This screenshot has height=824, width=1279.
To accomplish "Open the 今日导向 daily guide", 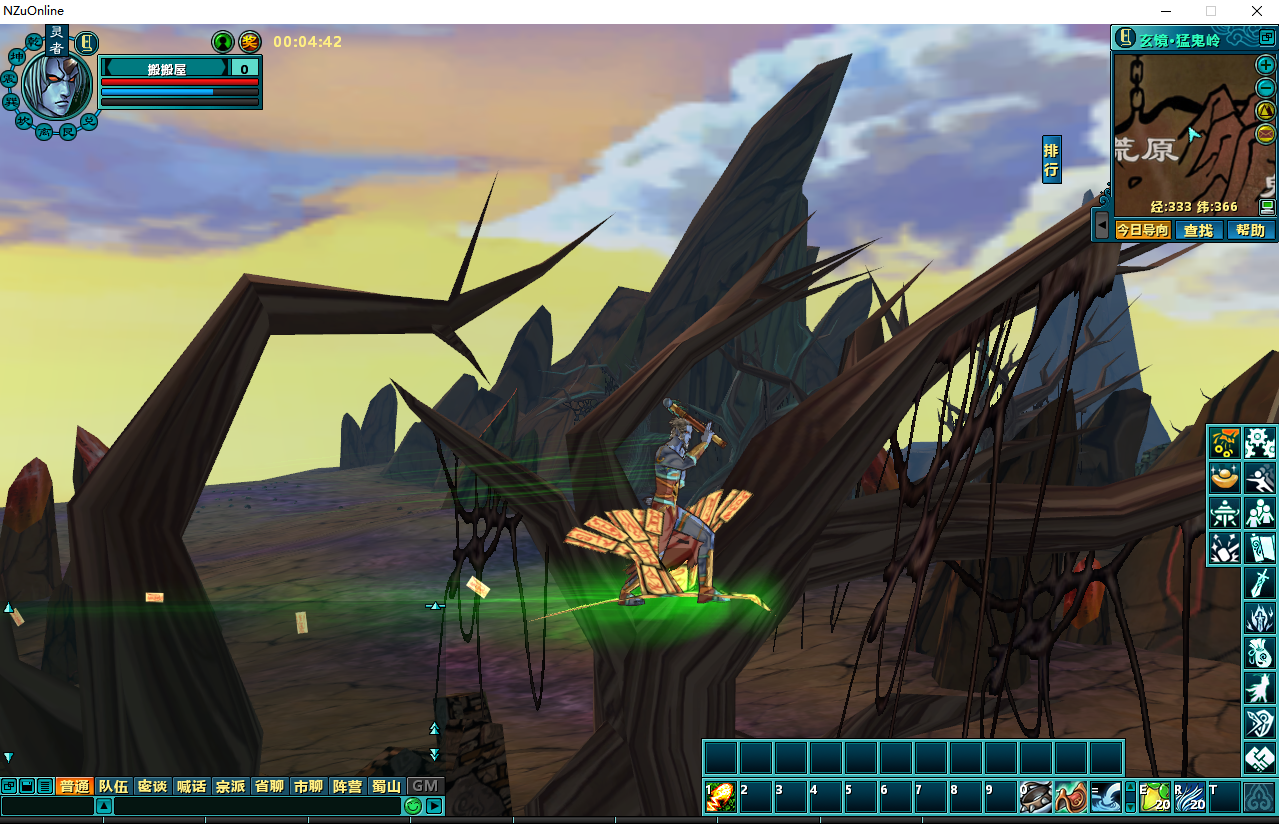I will [x=1142, y=230].
